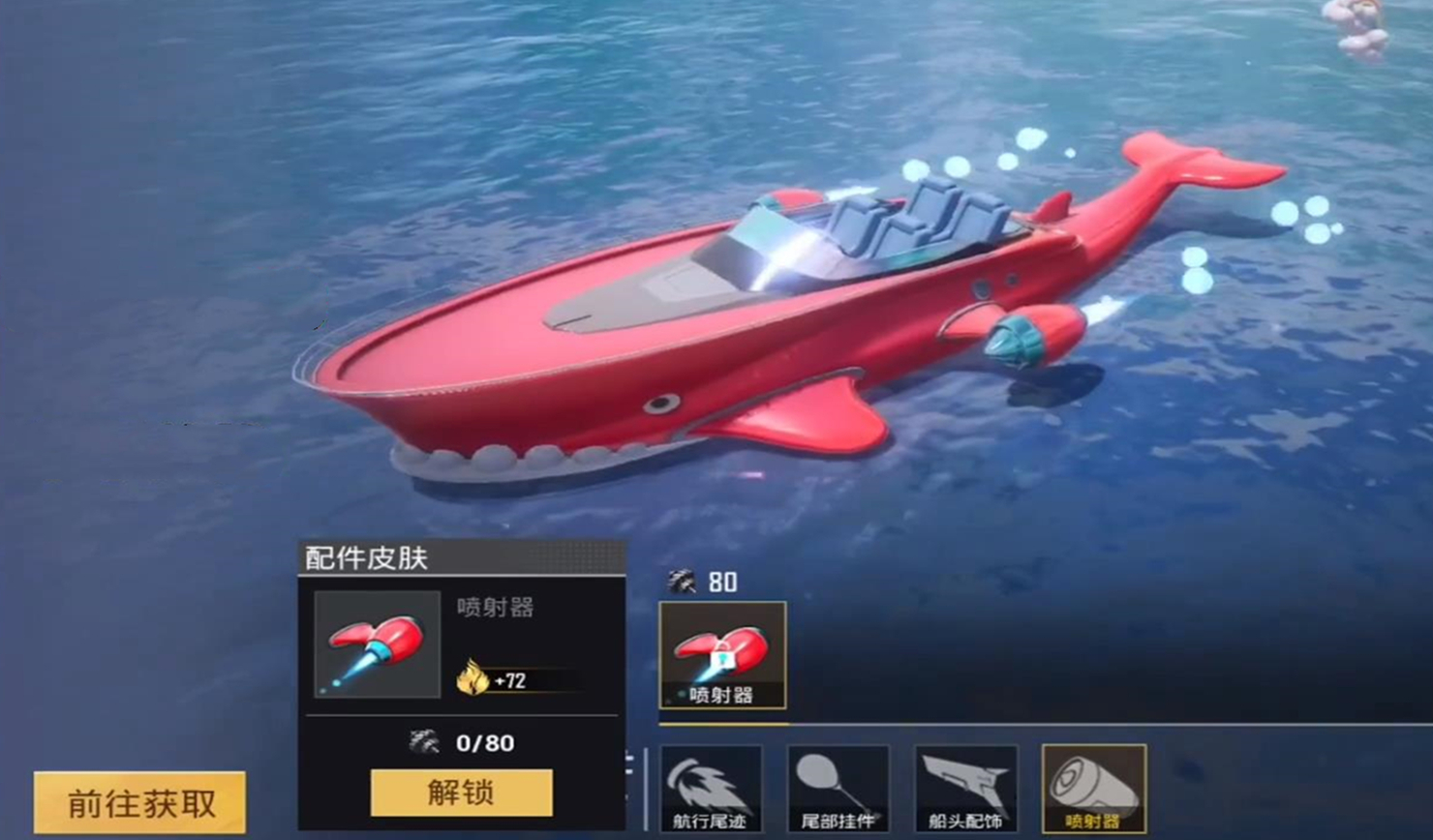Viewport: 1433px width, 840px height.
Task: Open the 喷射器 barrel-shaped category icon
Action: pos(1092,789)
